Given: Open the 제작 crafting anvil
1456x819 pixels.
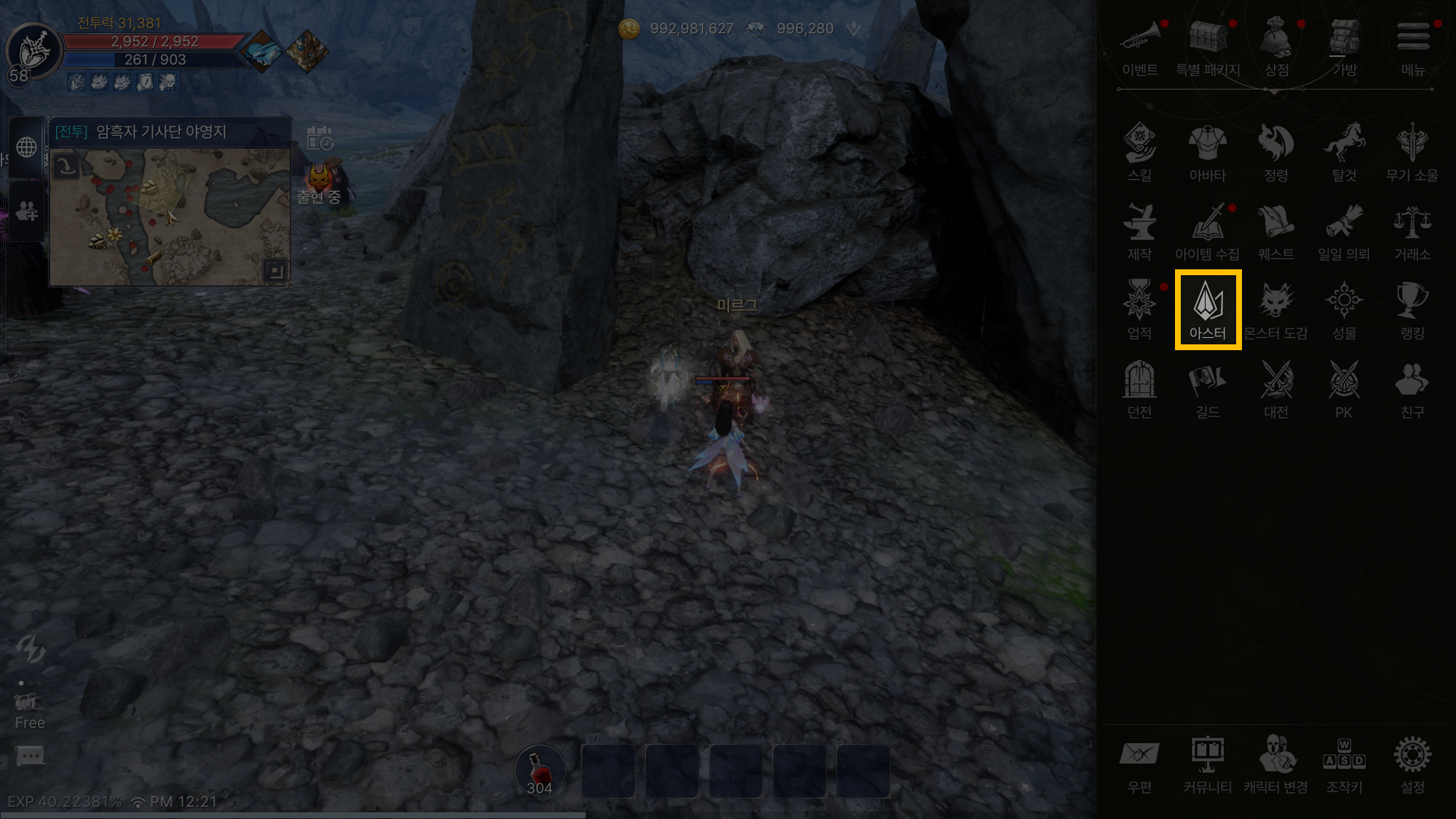Looking at the screenshot, I should [x=1139, y=230].
